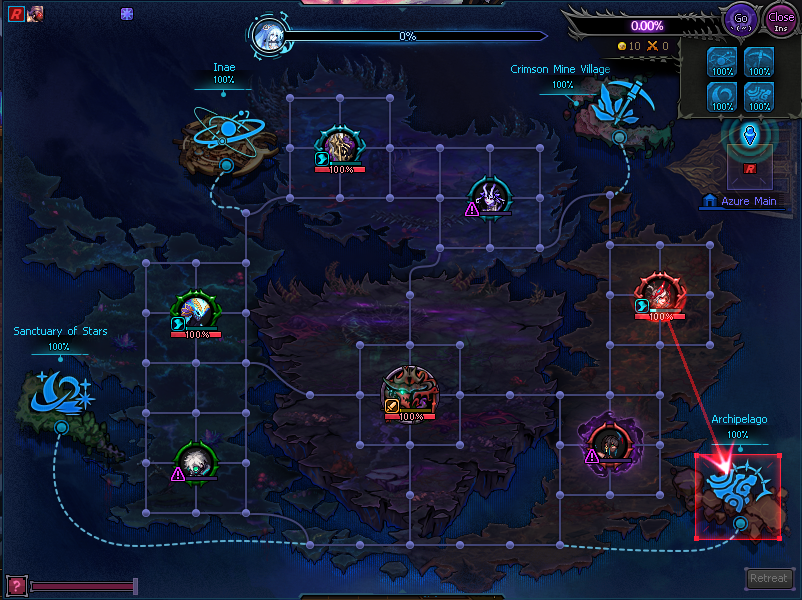Click the orbit planet icon in panel
This screenshot has height=600, width=802.
[721, 62]
